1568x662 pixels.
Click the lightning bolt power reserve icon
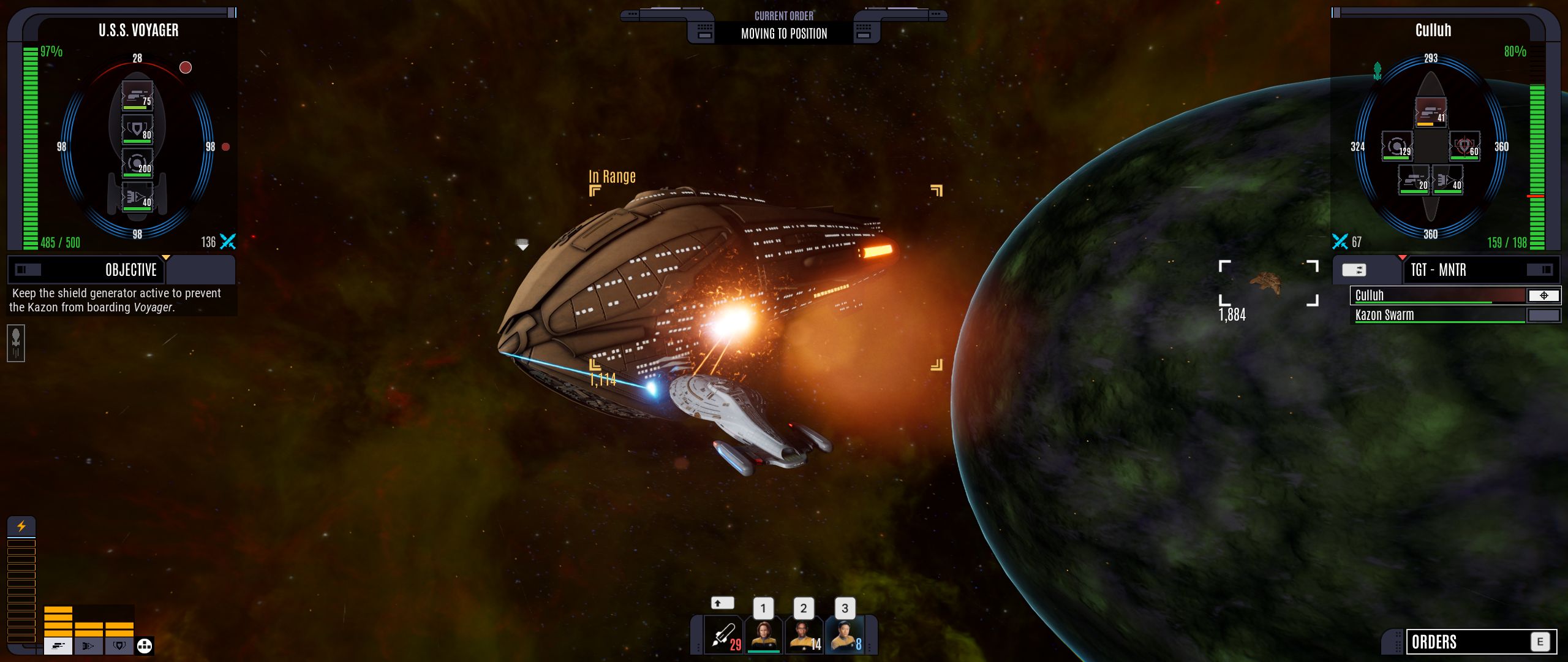pyautogui.click(x=21, y=526)
